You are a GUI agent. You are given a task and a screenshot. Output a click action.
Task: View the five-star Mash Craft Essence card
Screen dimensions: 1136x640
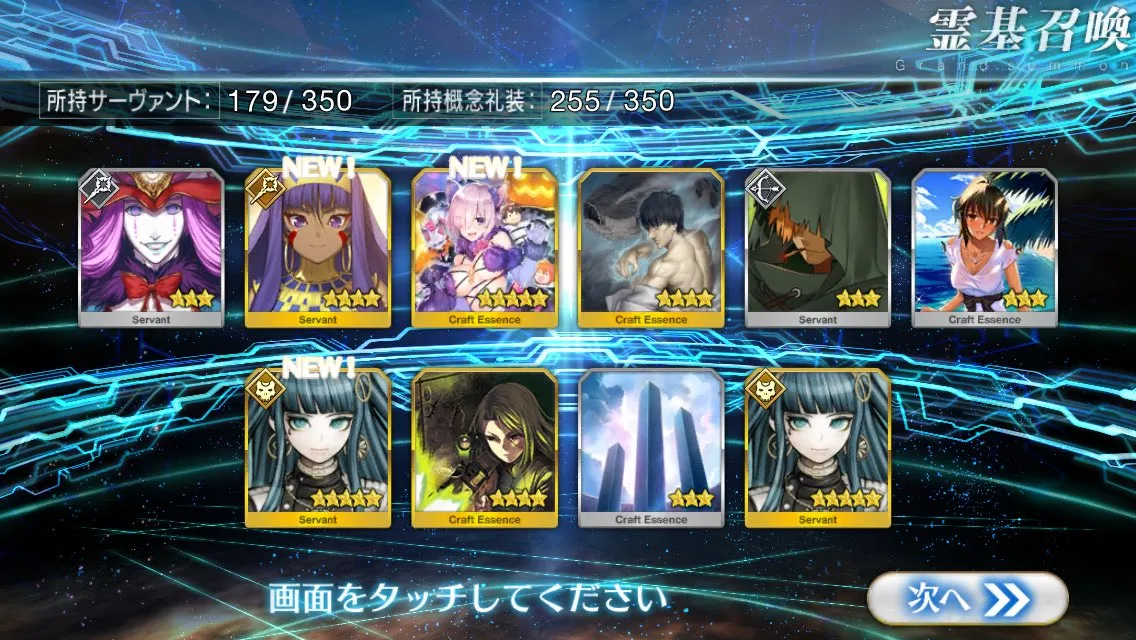(485, 248)
